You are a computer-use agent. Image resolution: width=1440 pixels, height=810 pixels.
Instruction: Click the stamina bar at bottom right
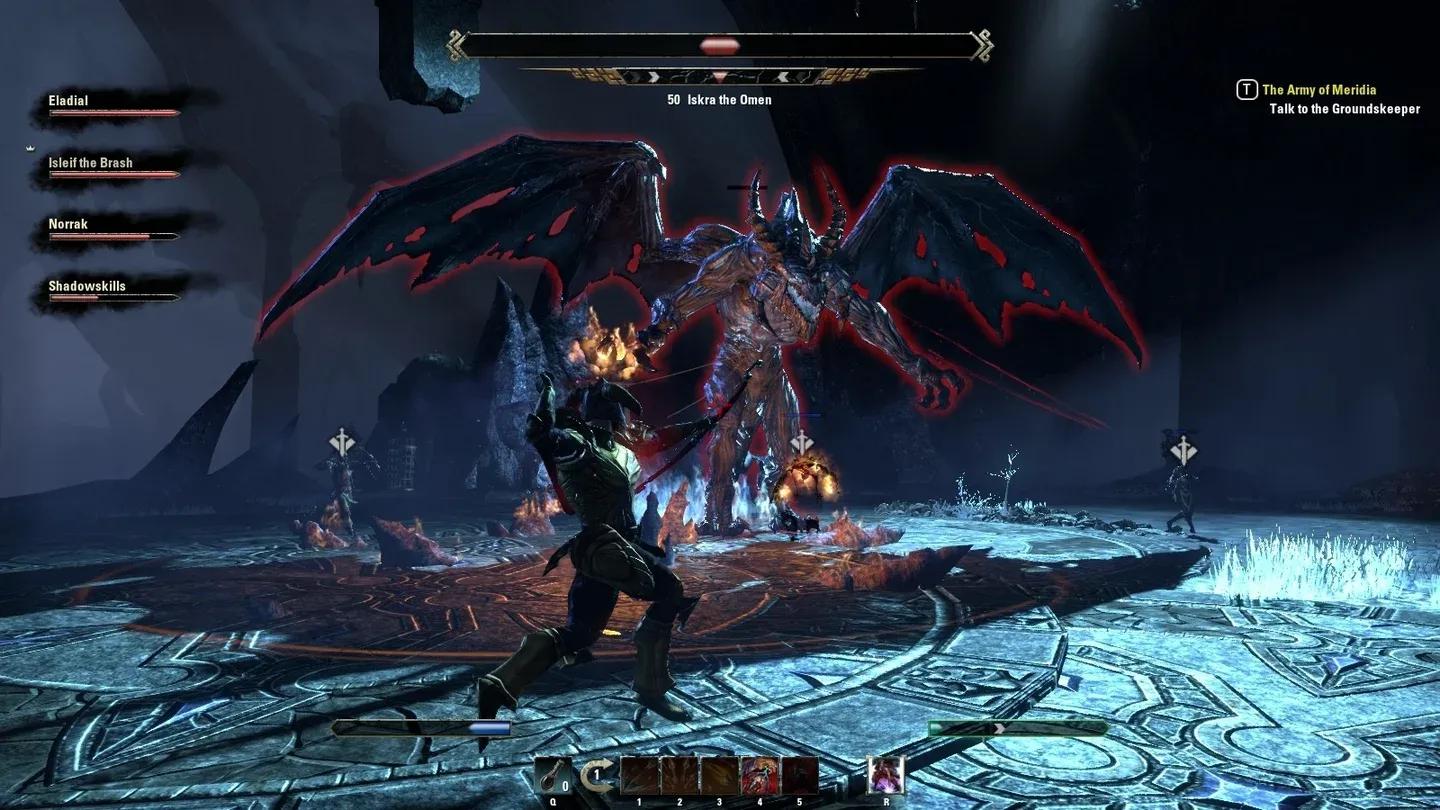click(x=1020, y=727)
